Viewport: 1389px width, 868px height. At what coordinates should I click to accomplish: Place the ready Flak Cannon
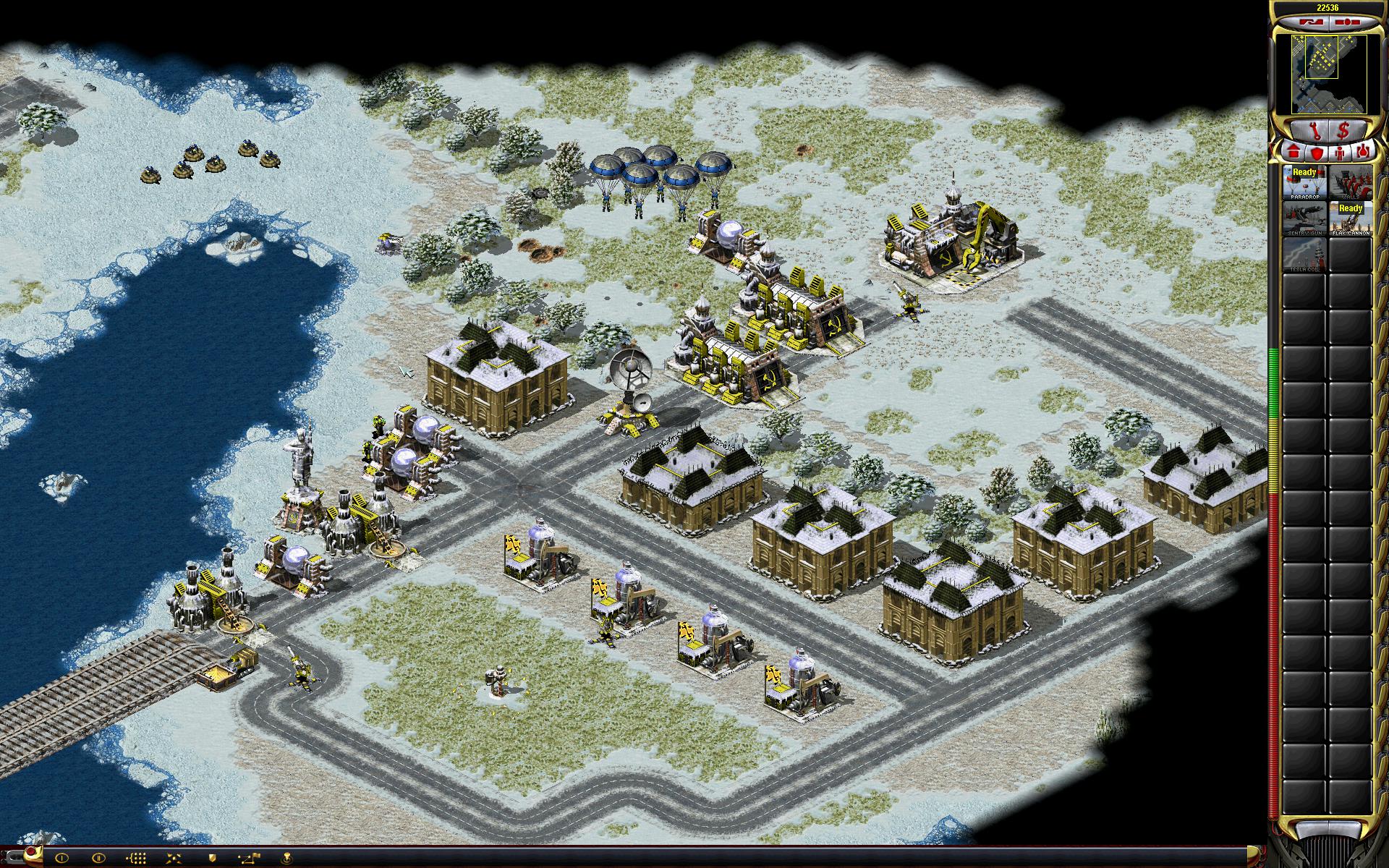(1350, 218)
